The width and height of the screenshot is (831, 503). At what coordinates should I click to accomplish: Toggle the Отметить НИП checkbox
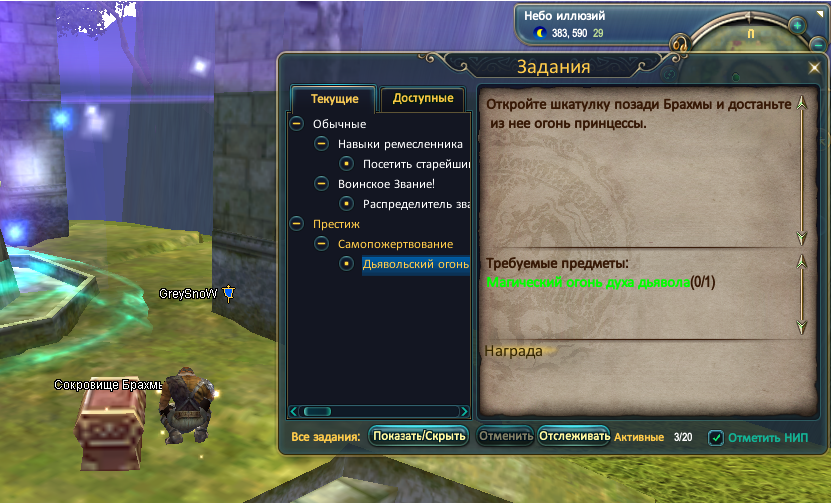(x=716, y=437)
